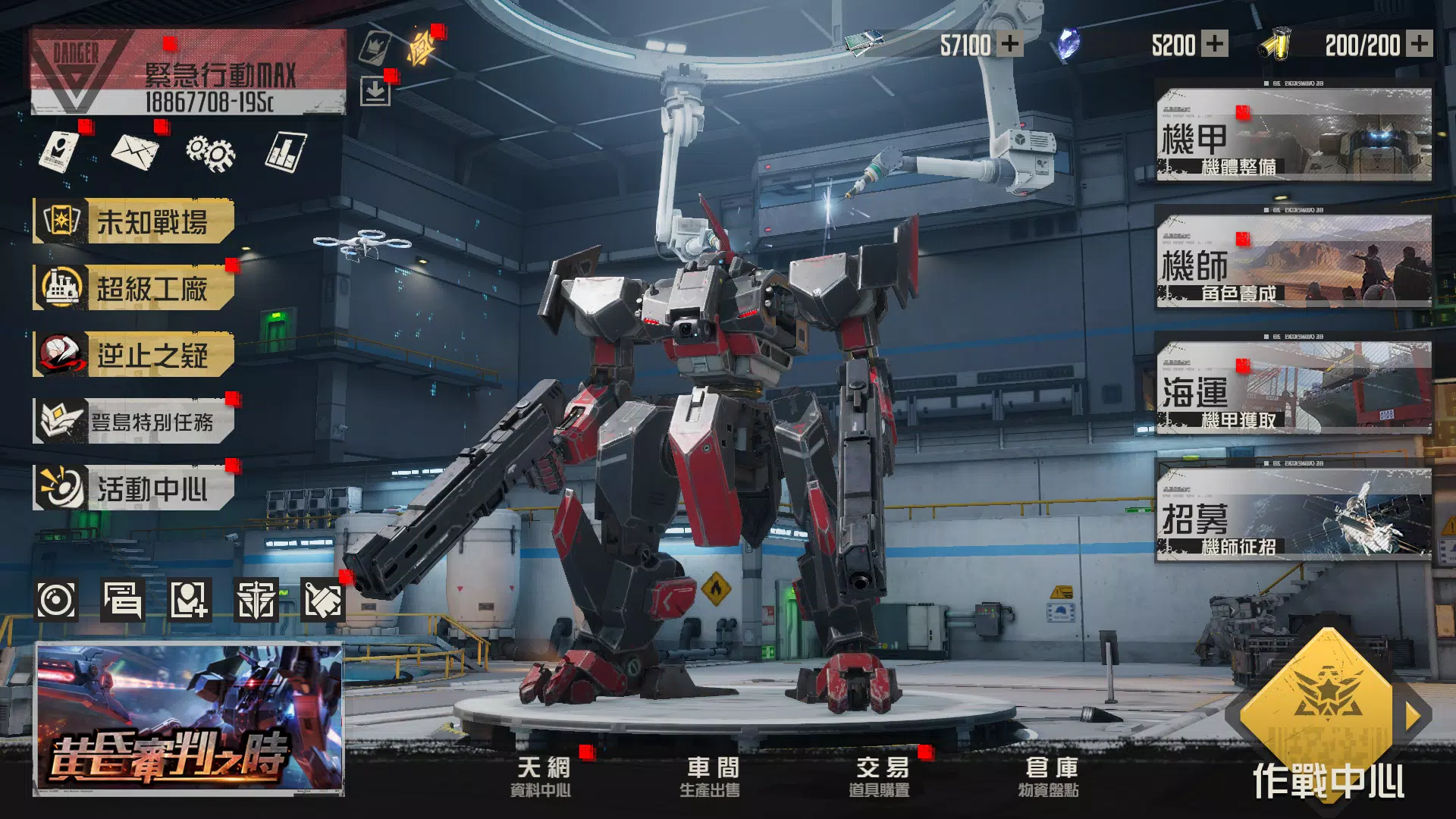Viewport: 1456px width, 819px height.
Task: Open the 天網 data center tab
Action: click(541, 777)
